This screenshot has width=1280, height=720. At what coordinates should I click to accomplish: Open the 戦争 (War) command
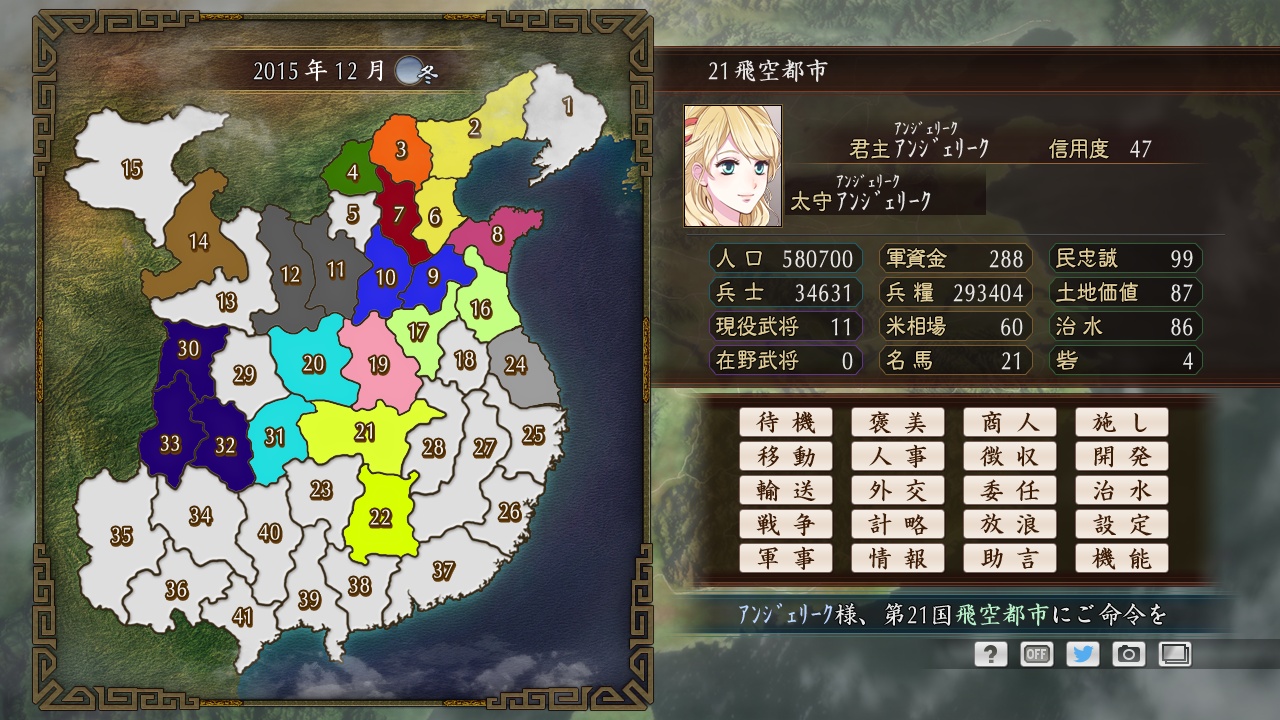coord(786,524)
